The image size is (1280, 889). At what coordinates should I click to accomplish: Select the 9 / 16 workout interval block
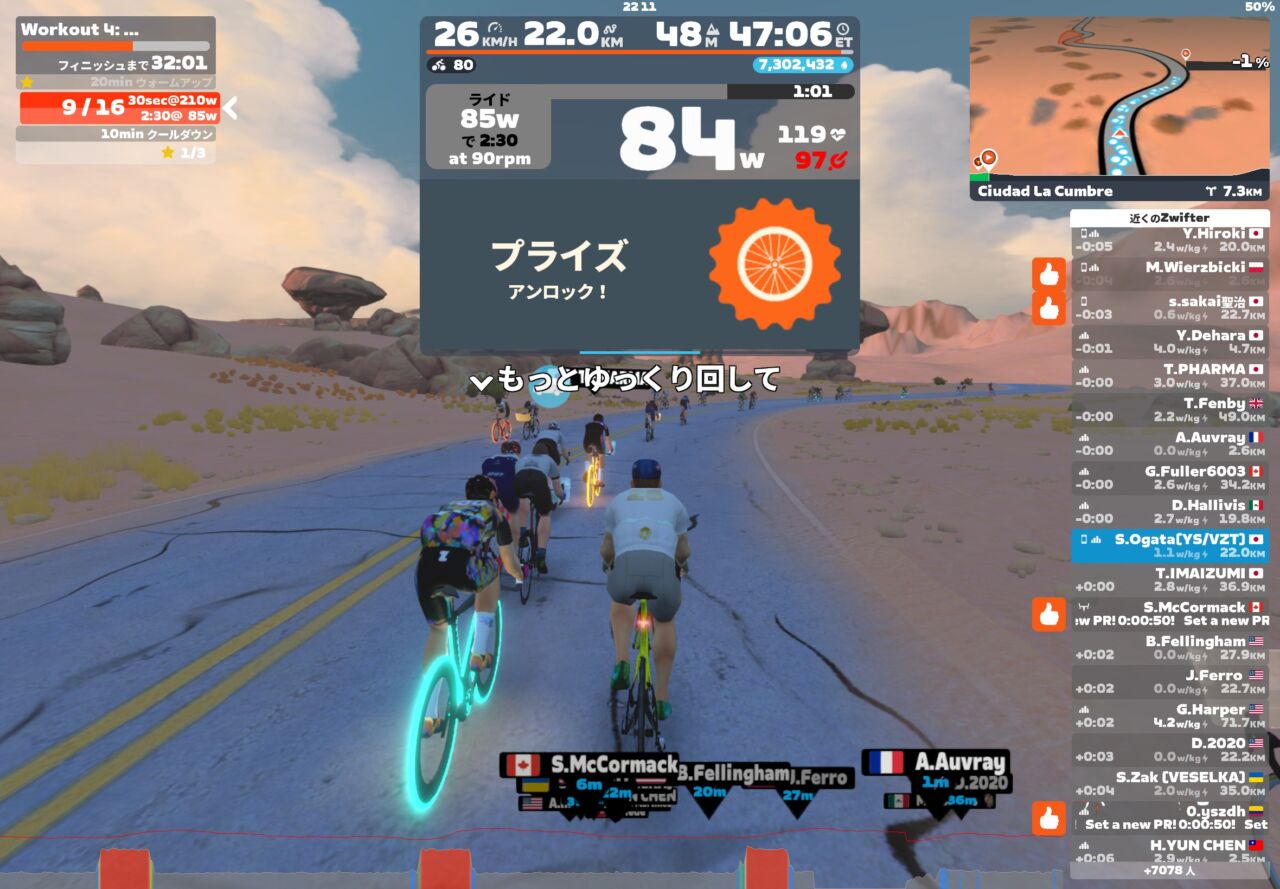[x=119, y=107]
